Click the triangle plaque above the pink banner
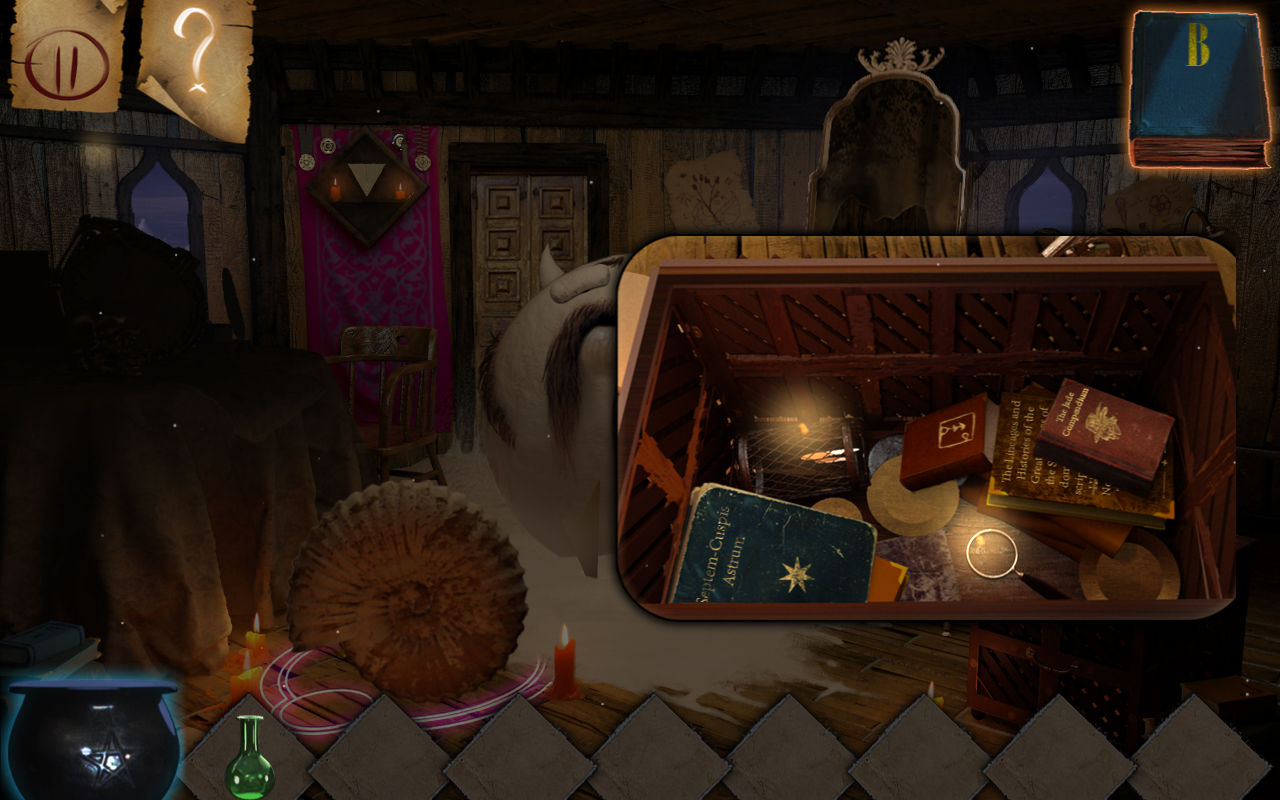The image size is (1280, 800). 368,180
